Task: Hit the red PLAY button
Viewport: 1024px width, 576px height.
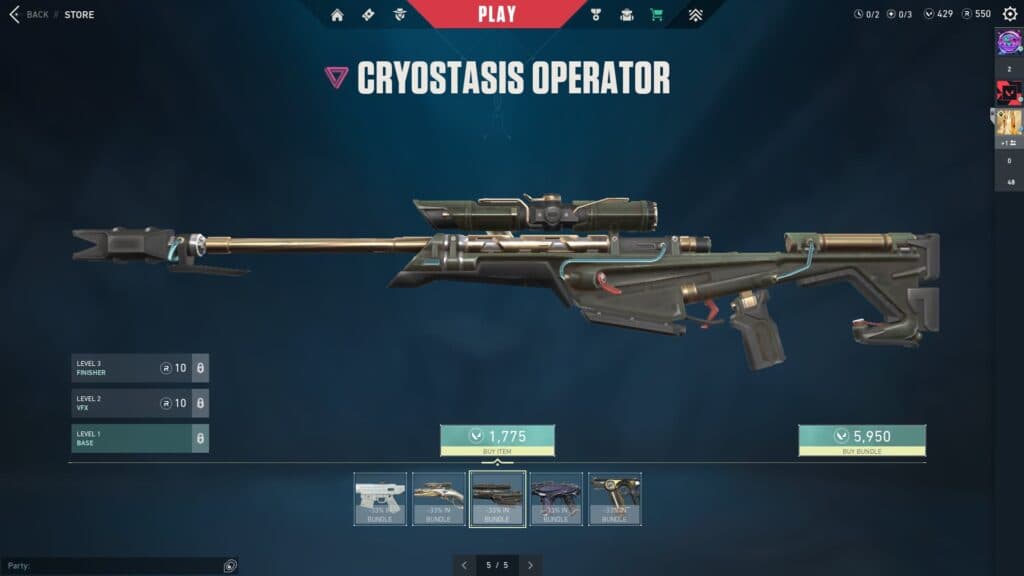Action: pyautogui.click(x=497, y=14)
